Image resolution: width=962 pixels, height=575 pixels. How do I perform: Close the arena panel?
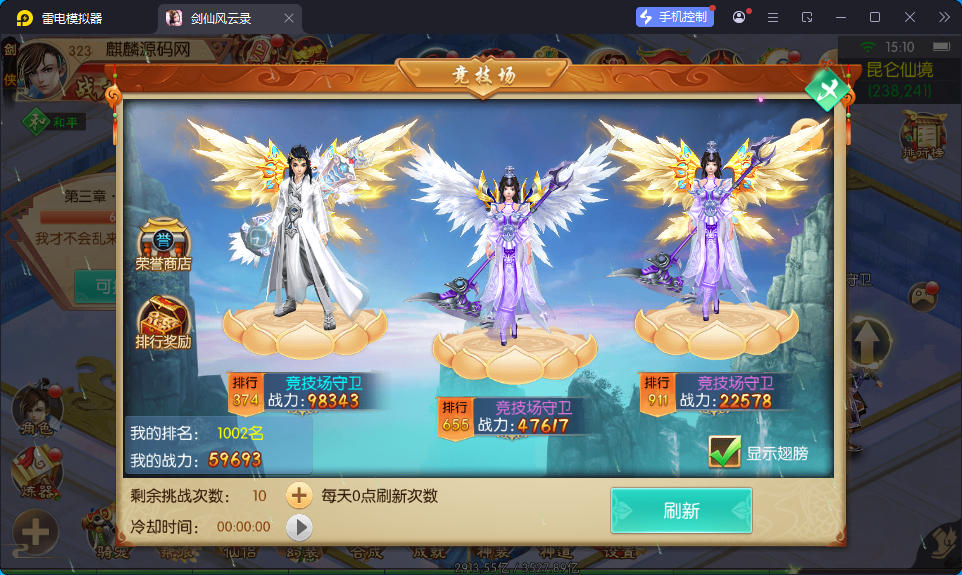(828, 91)
